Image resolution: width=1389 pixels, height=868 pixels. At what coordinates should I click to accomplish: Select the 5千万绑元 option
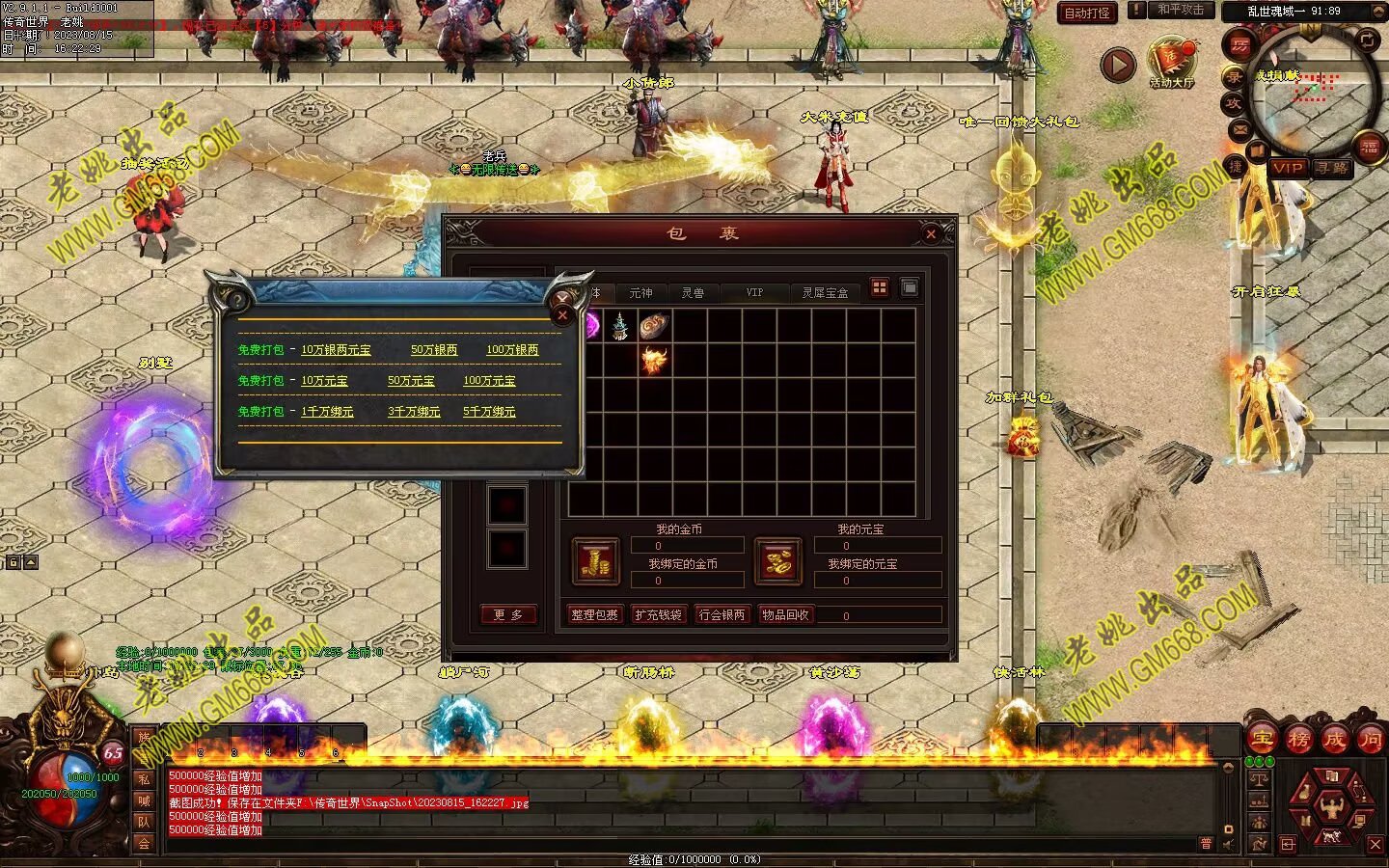(489, 412)
